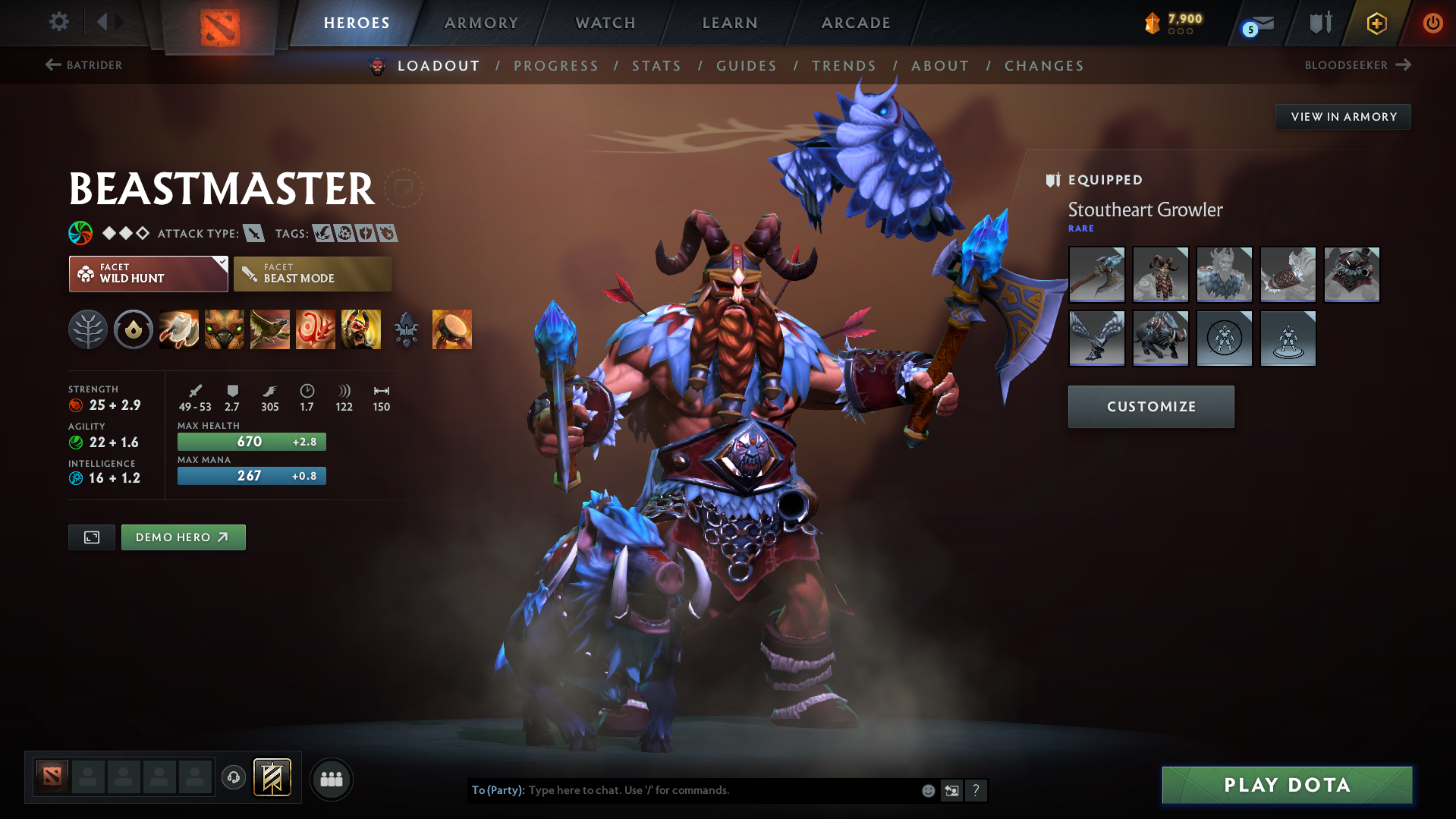
Task: Click the Max Health progress bar
Action: [251, 441]
